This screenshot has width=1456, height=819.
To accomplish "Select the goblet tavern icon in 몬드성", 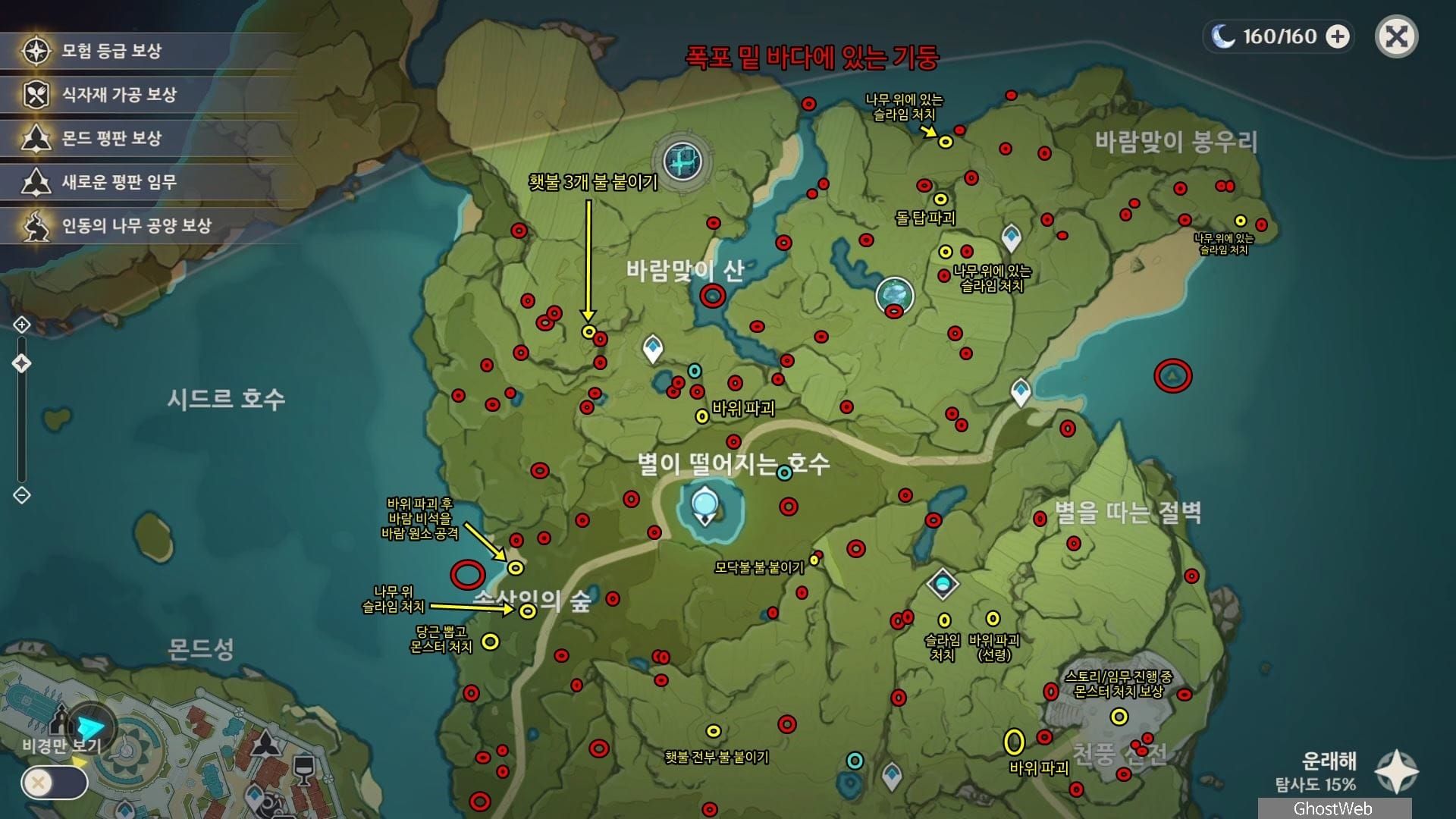I will pos(303,769).
